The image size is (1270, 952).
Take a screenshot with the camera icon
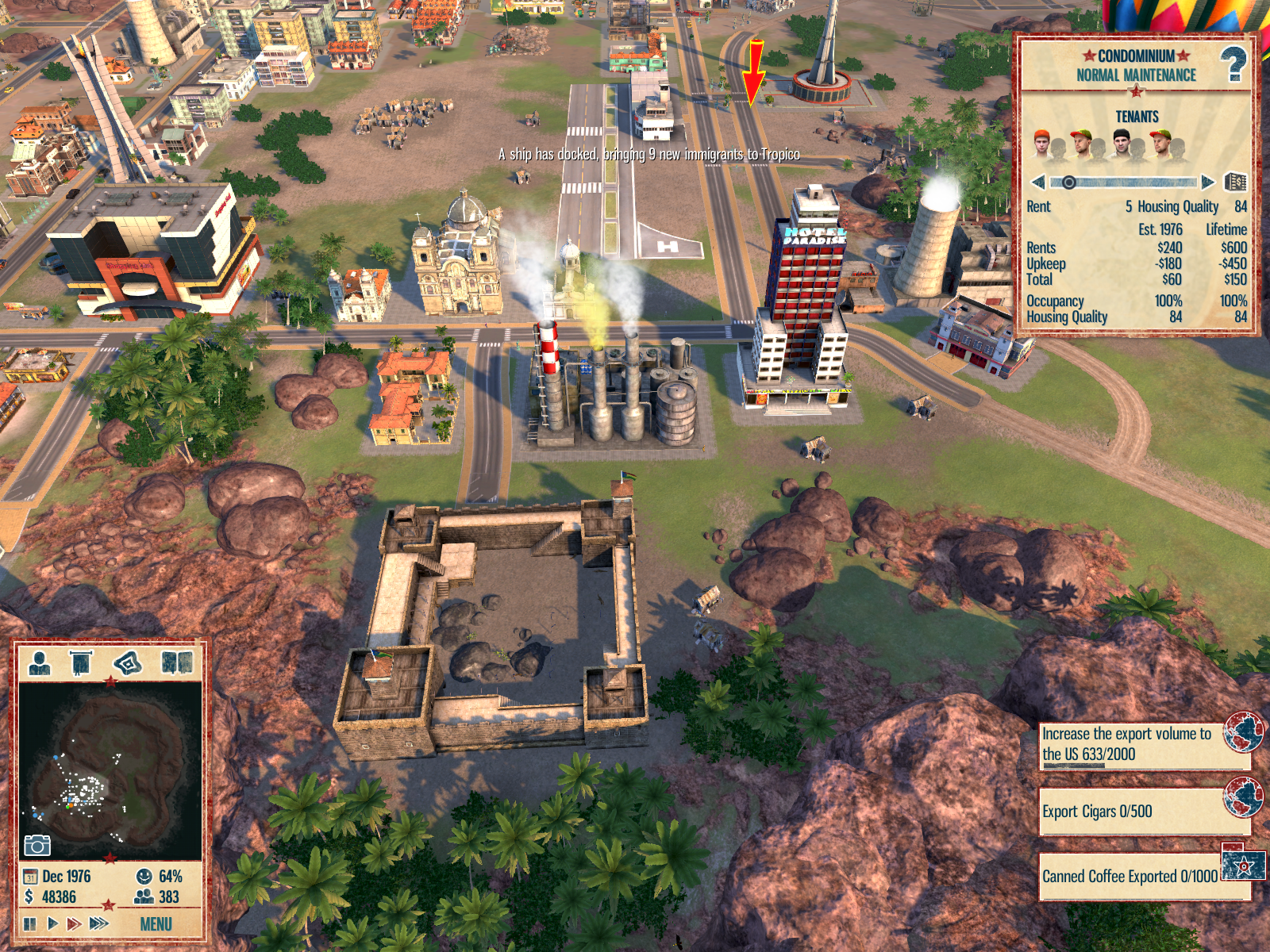[37, 845]
